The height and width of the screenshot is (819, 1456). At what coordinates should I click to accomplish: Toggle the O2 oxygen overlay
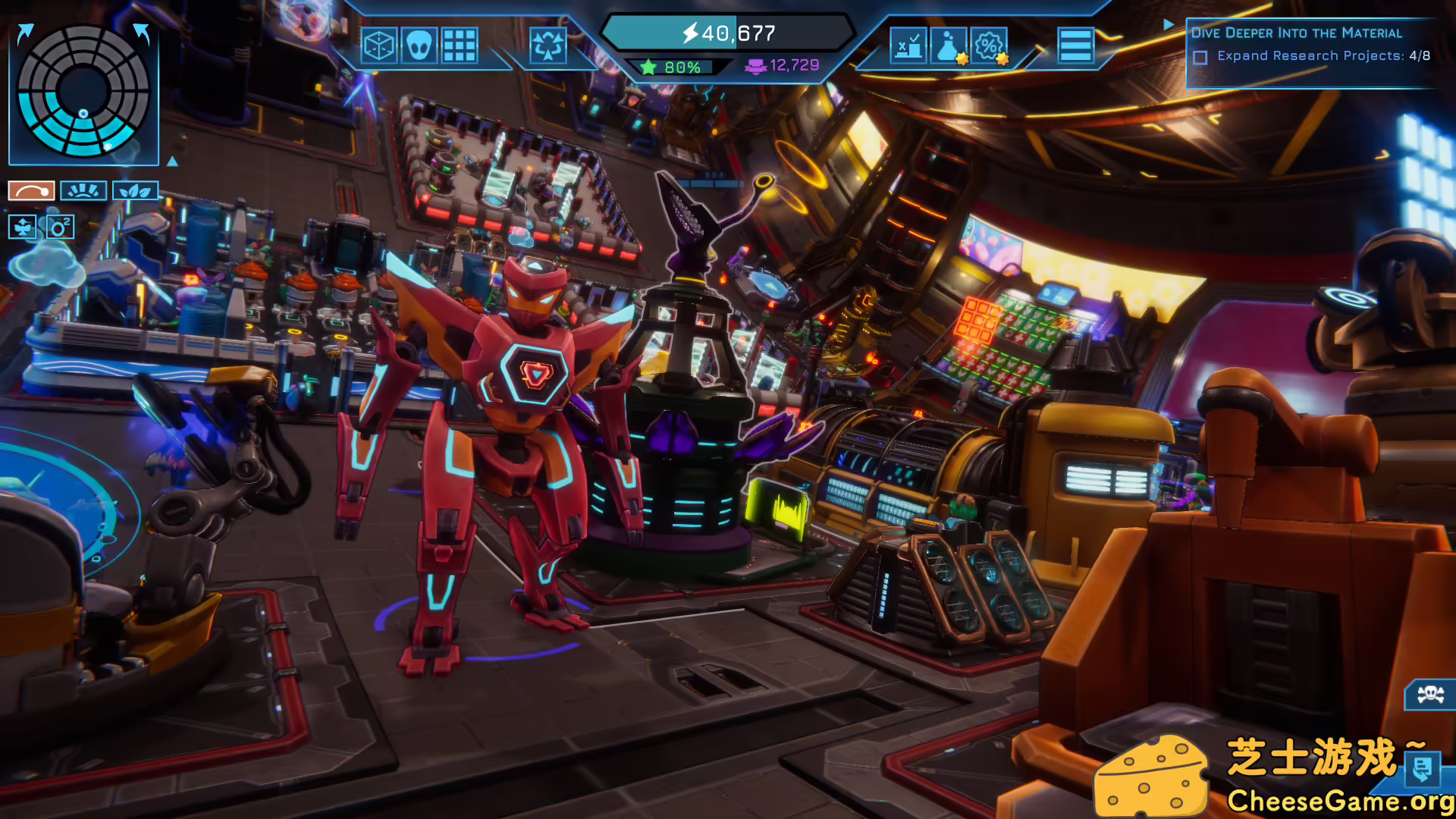pos(60,227)
